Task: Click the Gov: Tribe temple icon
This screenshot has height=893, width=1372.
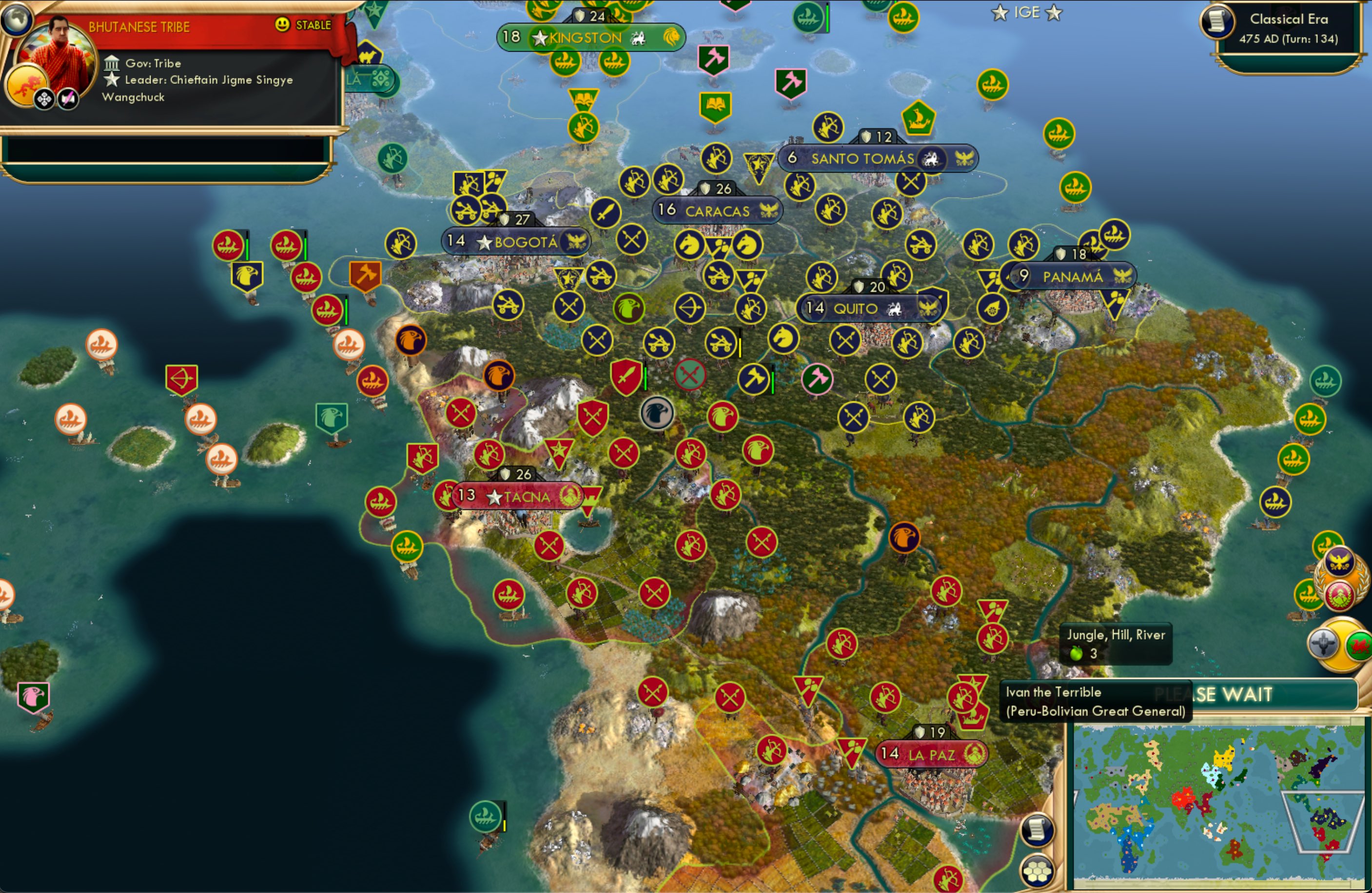Action: [x=112, y=63]
